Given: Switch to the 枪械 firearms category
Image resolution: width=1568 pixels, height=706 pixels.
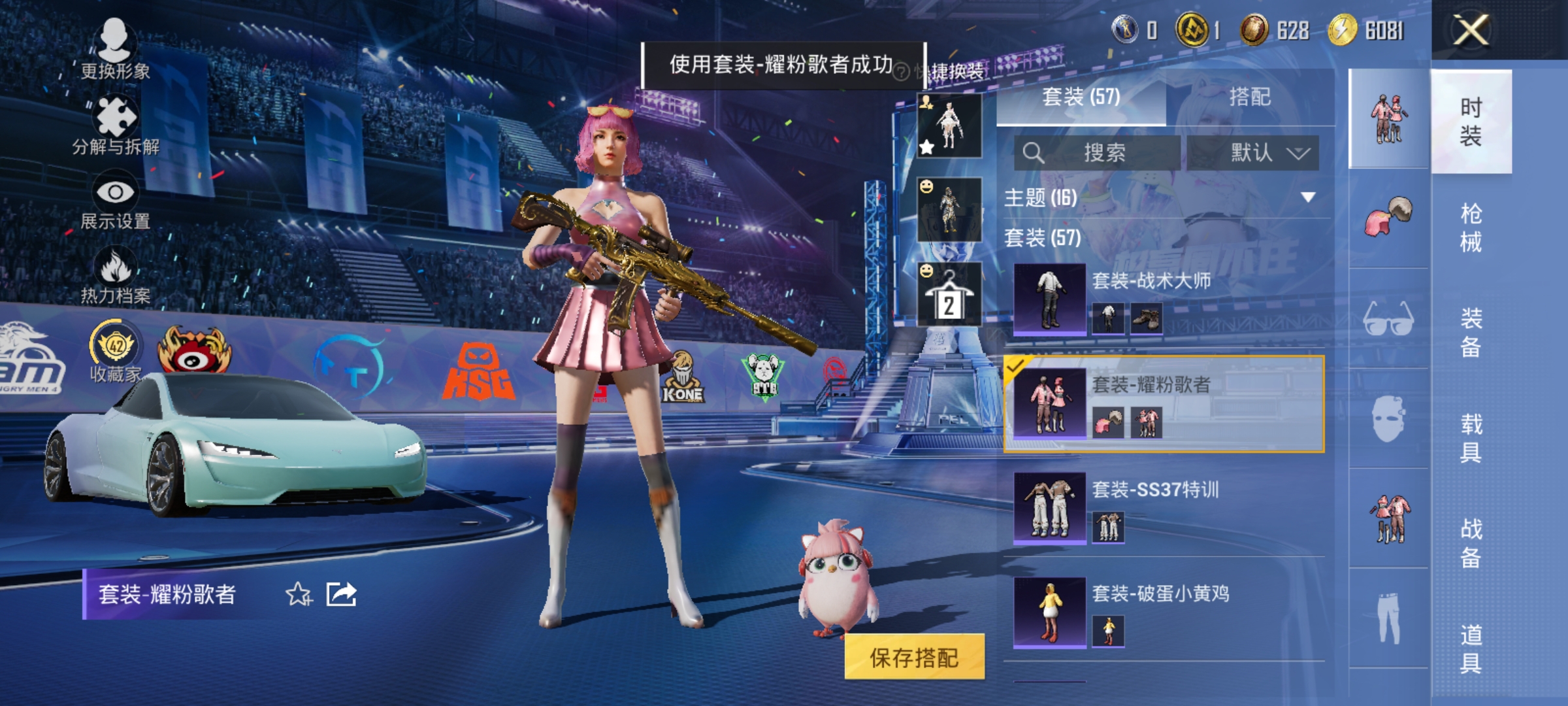Looking at the screenshot, I should tap(1471, 227).
